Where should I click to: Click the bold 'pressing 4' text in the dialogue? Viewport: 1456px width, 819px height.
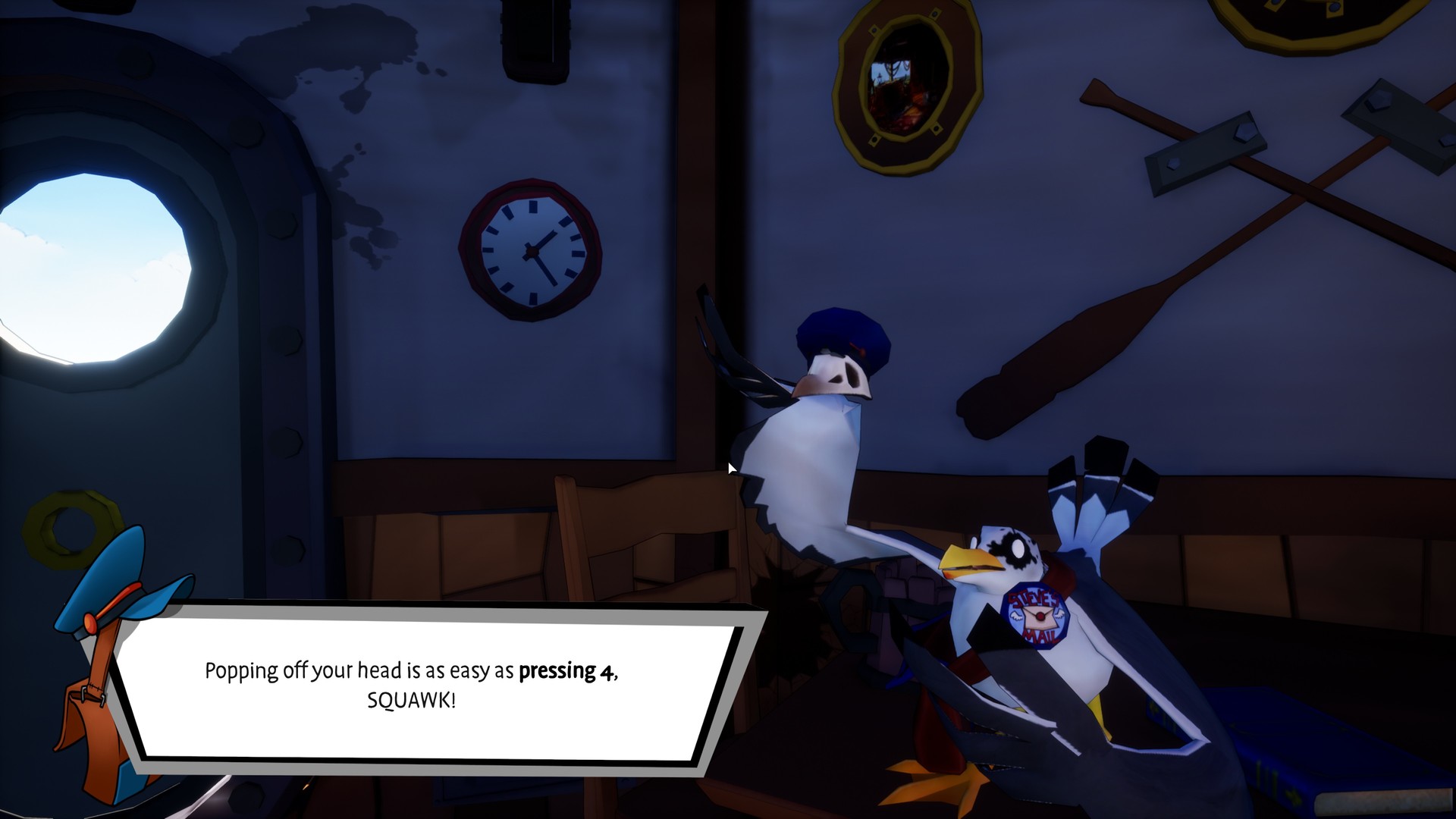[x=567, y=671]
